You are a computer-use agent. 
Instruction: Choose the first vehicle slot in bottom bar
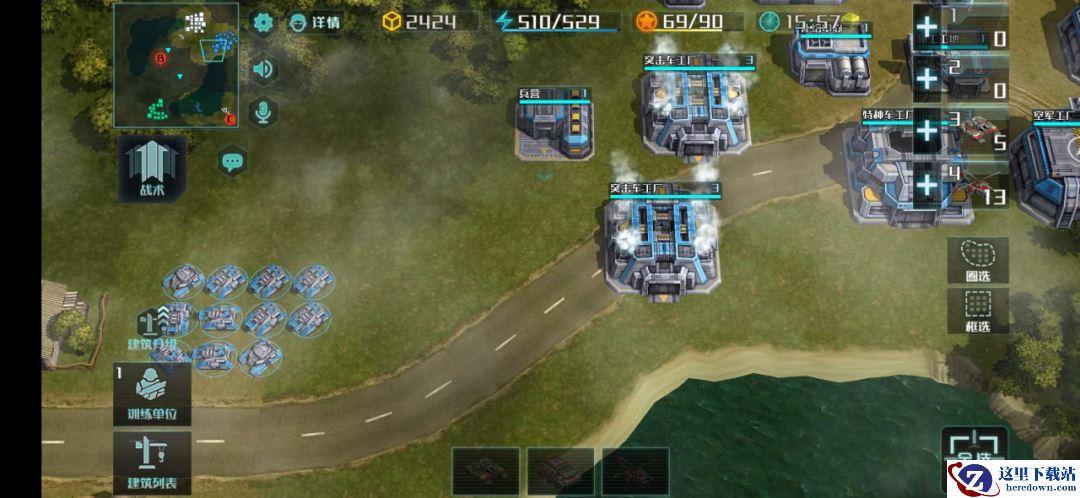pyautogui.click(x=485, y=470)
